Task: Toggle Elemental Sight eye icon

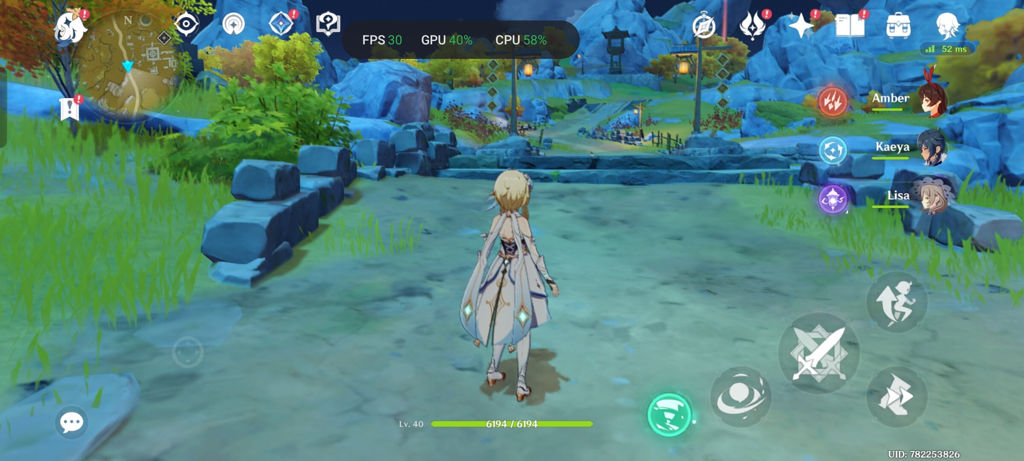Action: click(x=186, y=24)
